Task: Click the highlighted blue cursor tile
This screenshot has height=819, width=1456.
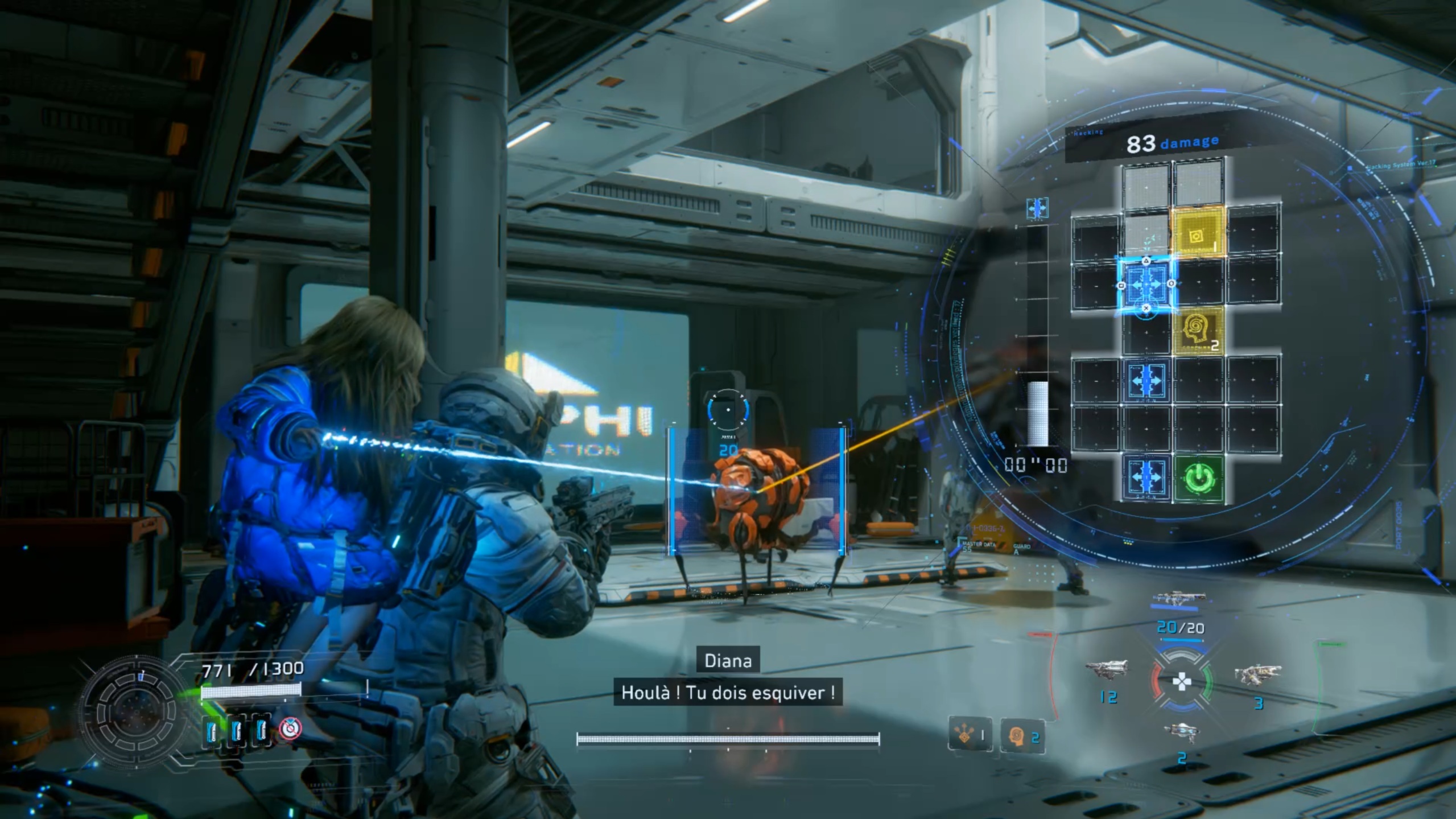Action: pos(1146,284)
